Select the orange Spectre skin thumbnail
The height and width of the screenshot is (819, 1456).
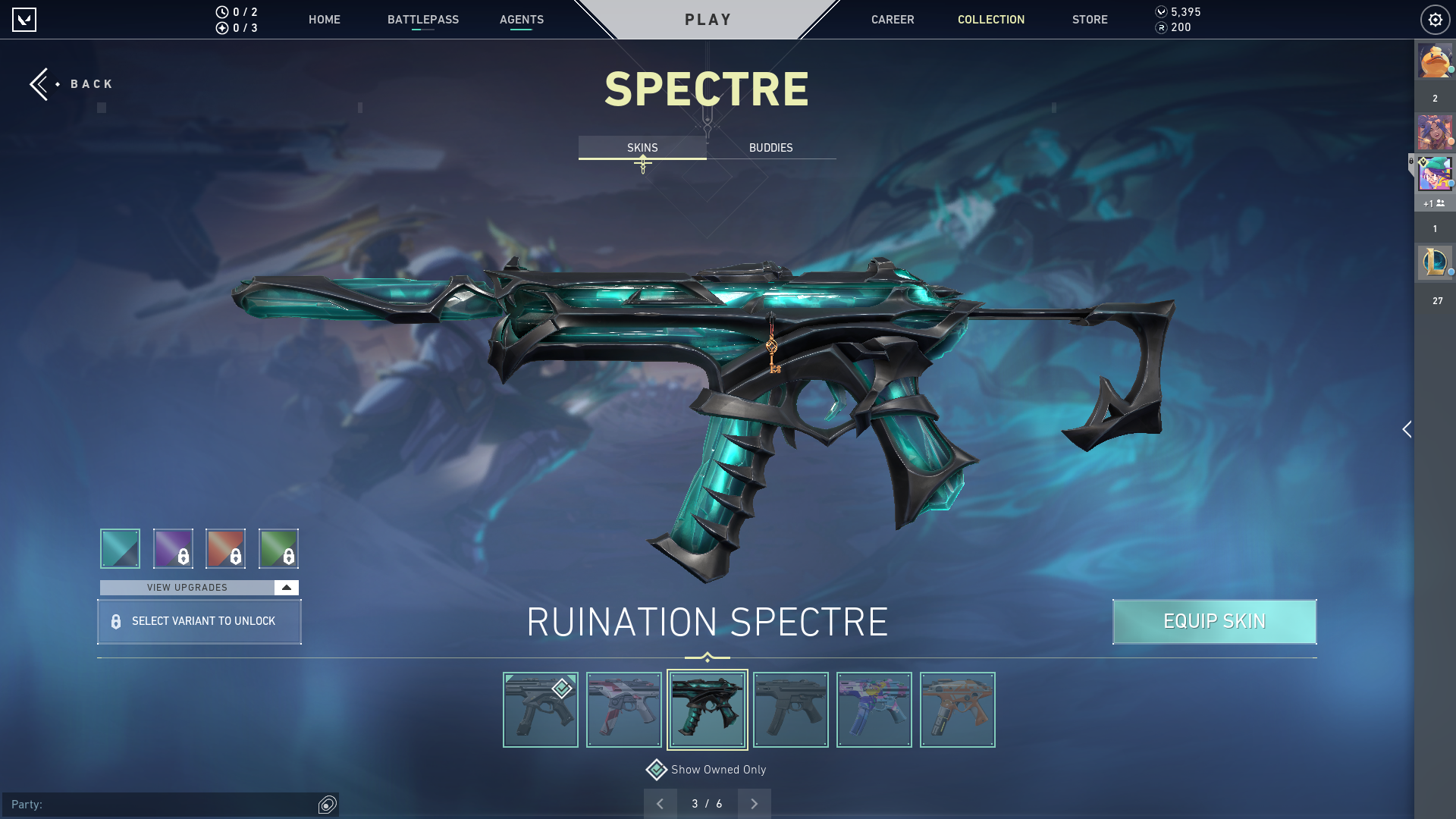point(957,710)
